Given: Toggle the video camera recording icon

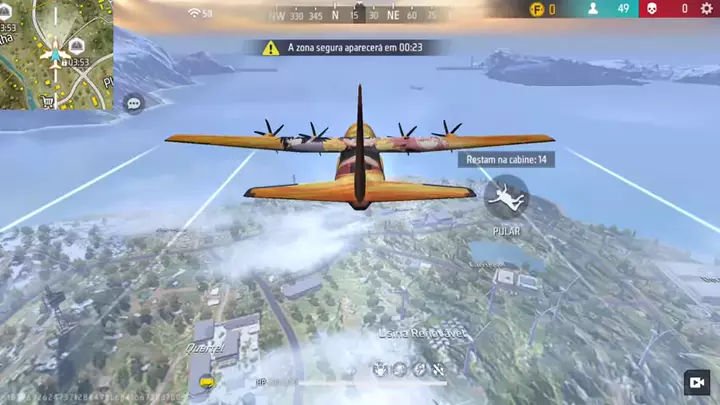Looking at the screenshot, I should [x=696, y=383].
